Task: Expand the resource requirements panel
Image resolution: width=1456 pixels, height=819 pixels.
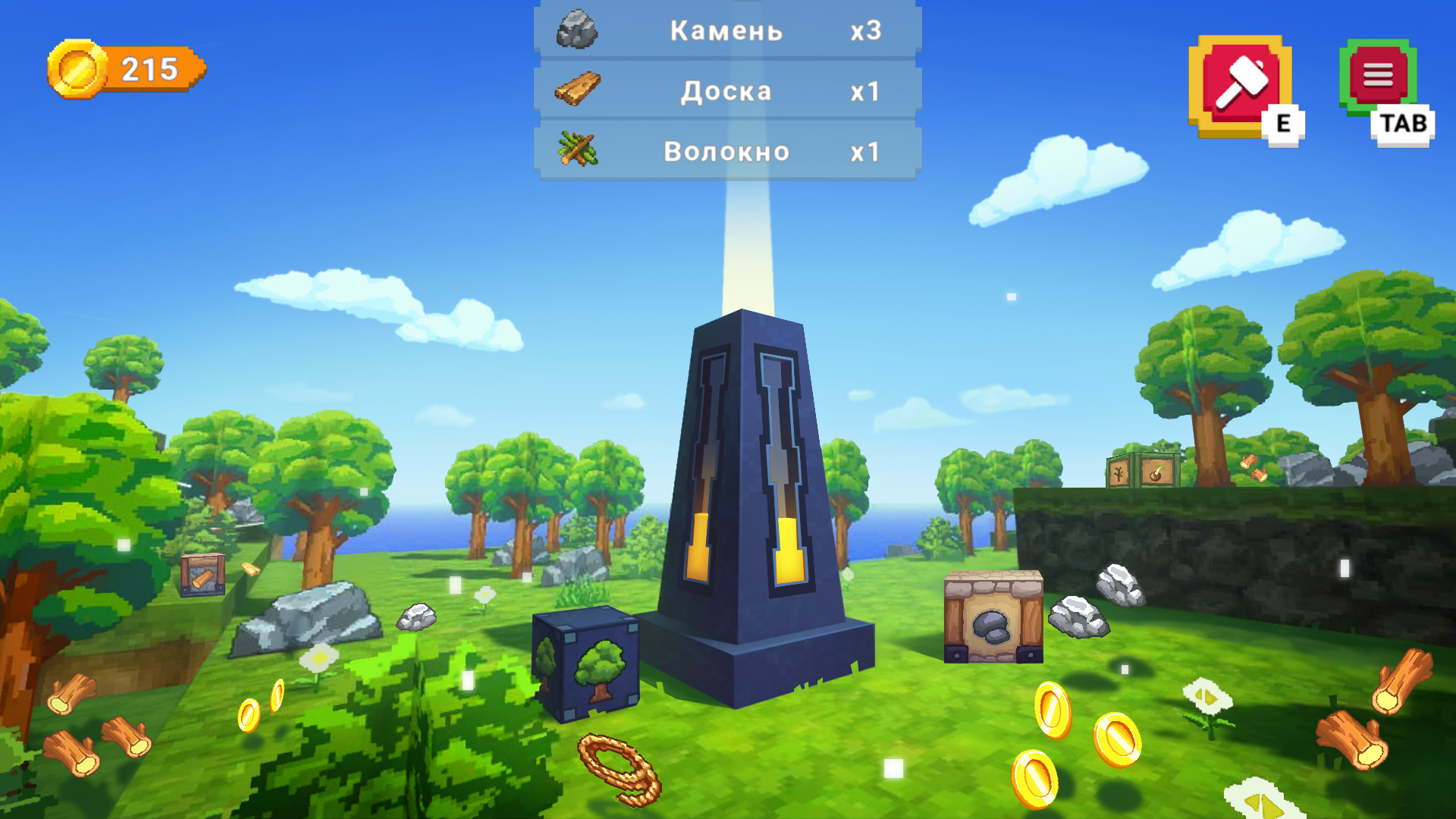Action: coord(726,90)
